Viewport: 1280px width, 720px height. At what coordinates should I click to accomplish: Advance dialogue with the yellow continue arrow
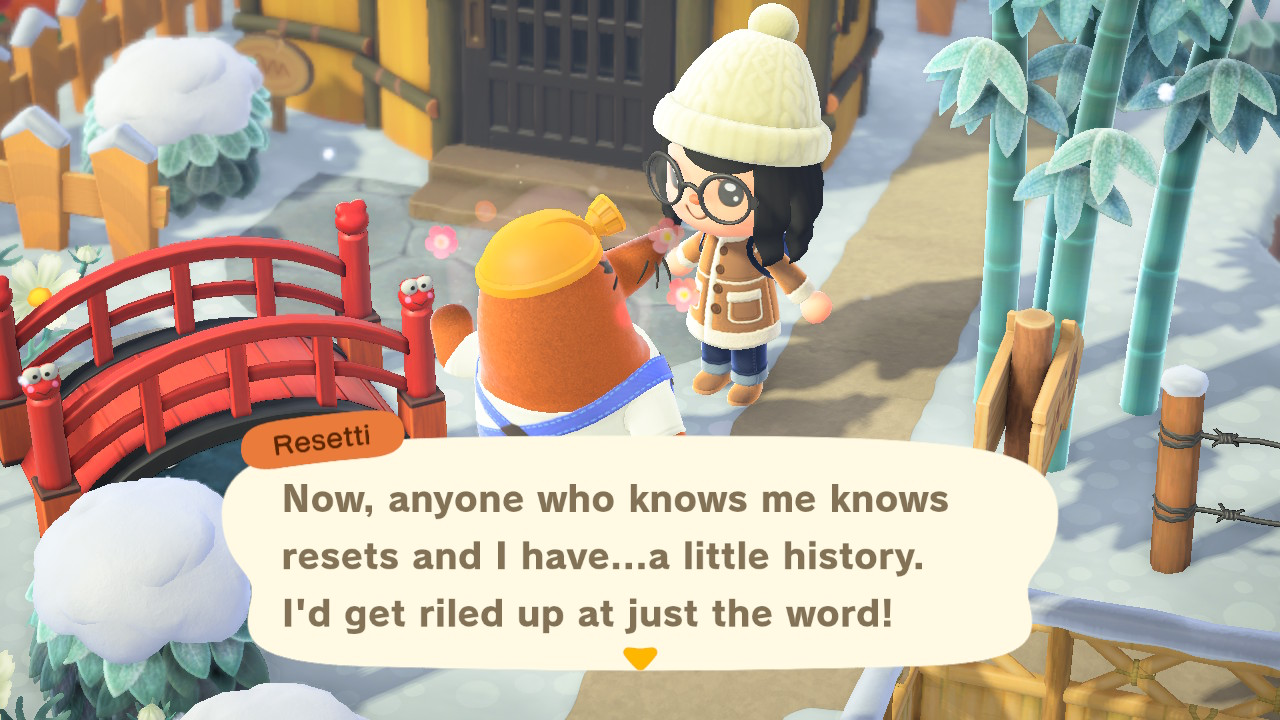tap(639, 658)
